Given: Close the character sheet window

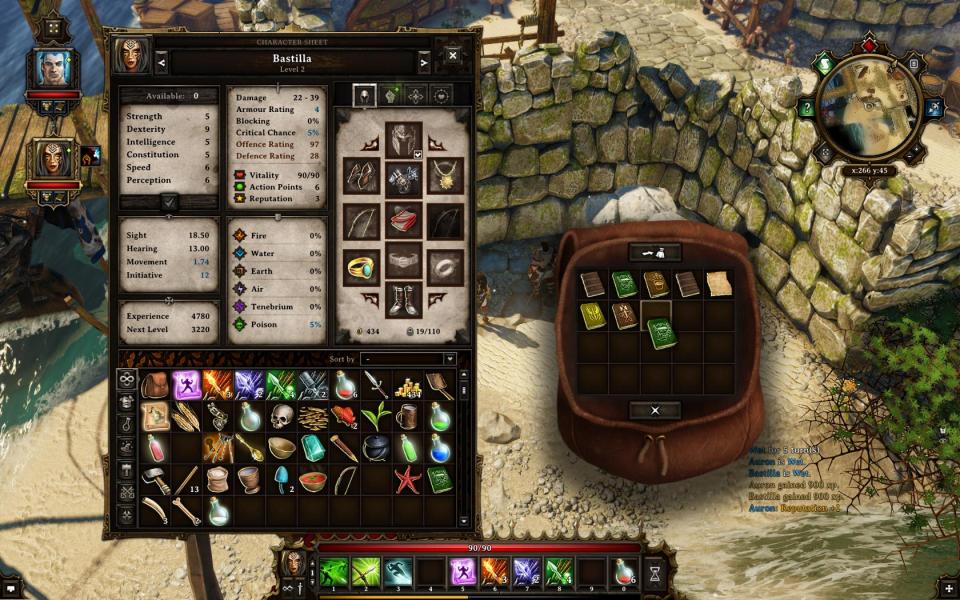Looking at the screenshot, I should (452, 56).
